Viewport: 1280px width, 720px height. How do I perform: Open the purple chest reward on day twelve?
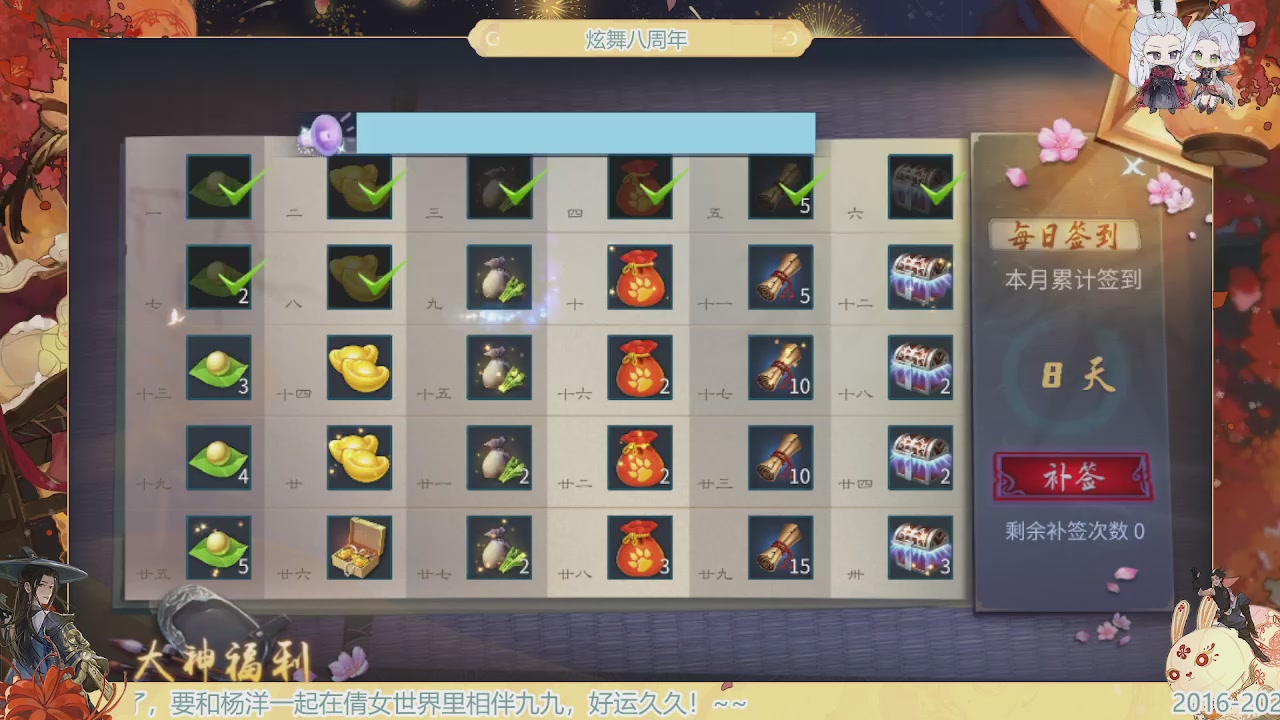(x=920, y=278)
